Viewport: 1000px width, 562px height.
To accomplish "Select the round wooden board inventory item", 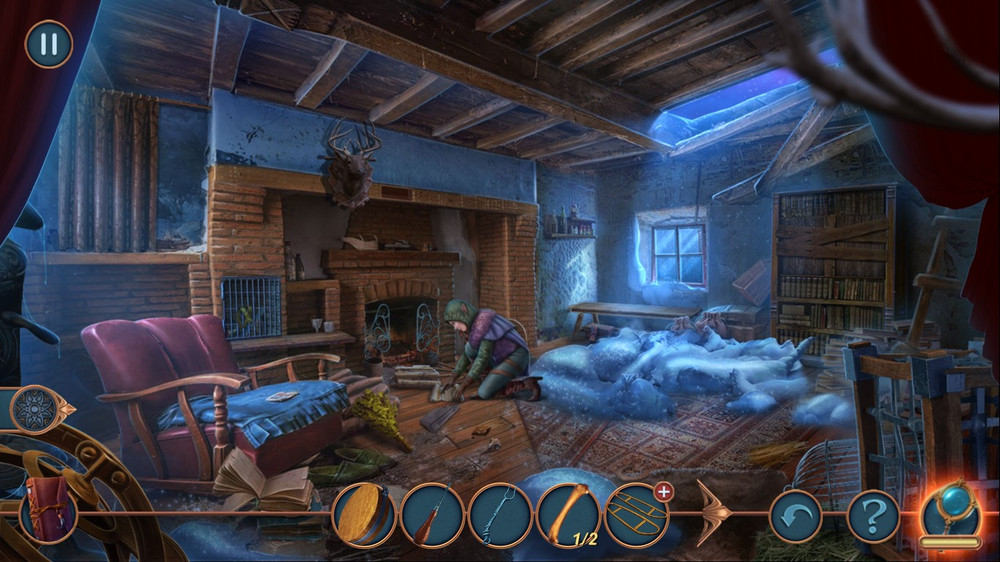I will tap(363, 516).
